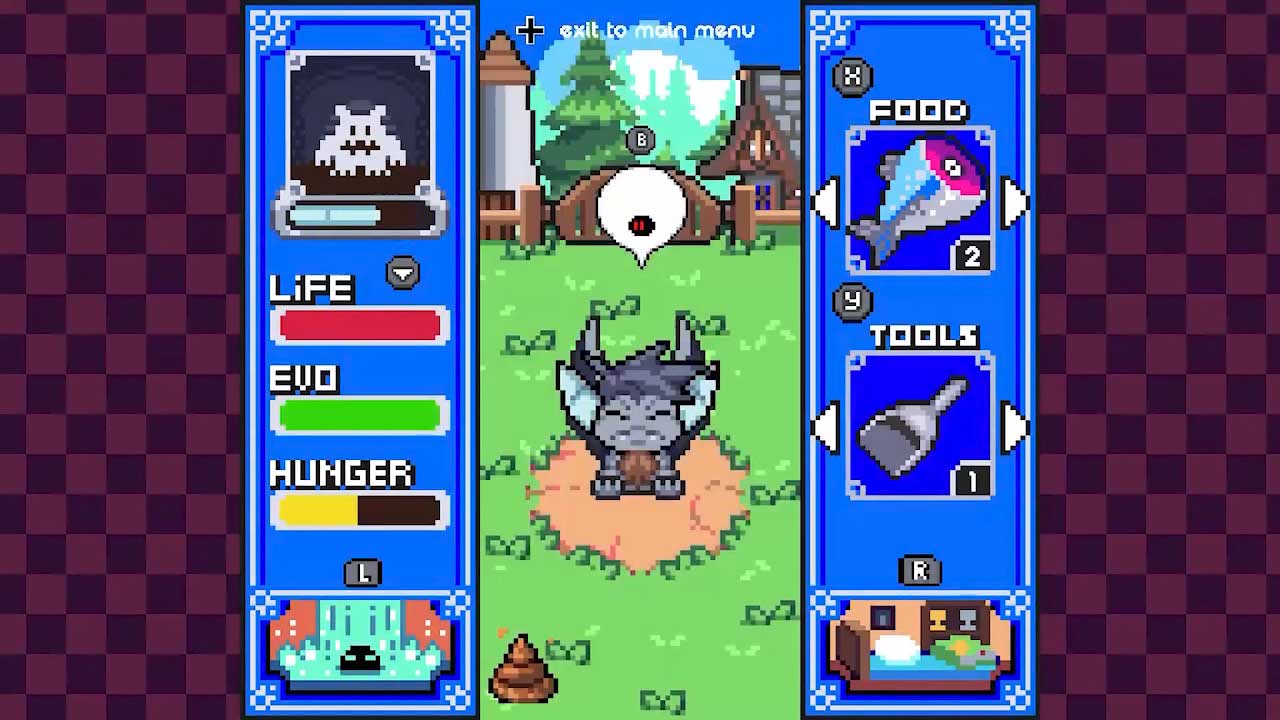
Task: Show the previous food item
Action: [x=826, y=202]
